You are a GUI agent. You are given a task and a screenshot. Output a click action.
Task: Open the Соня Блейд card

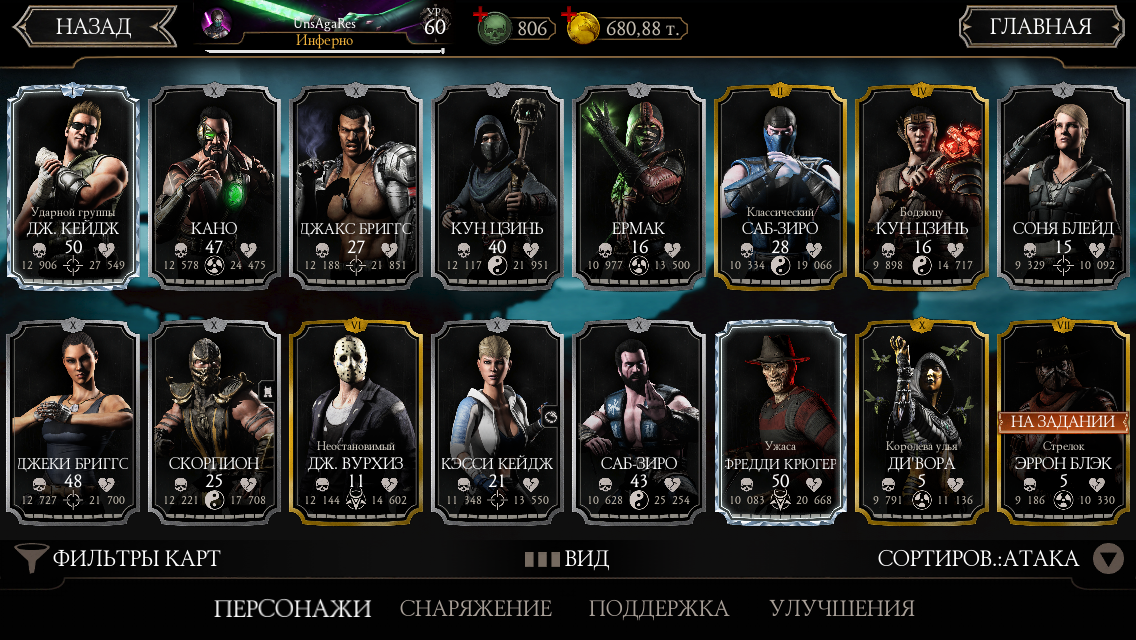click(x=1064, y=185)
